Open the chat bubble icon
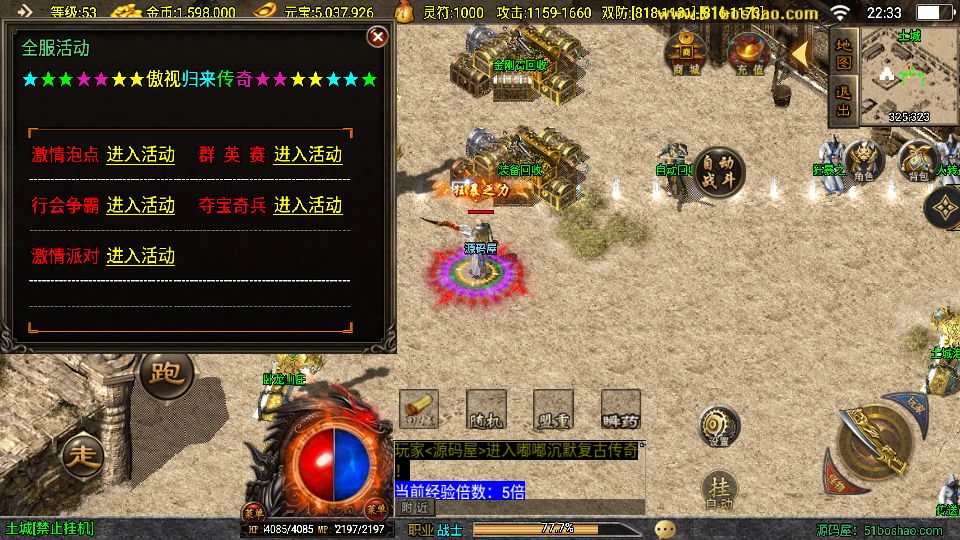The width and height of the screenshot is (960, 540). pyautogui.click(x=665, y=528)
